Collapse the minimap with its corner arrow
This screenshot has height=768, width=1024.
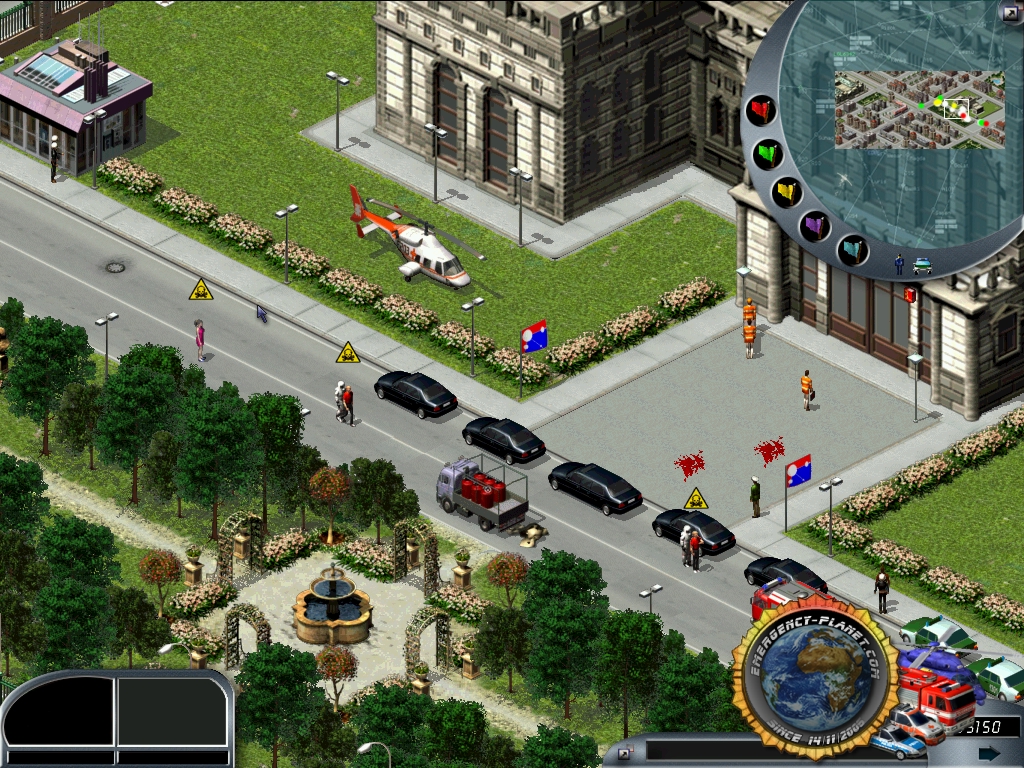coord(1009,13)
